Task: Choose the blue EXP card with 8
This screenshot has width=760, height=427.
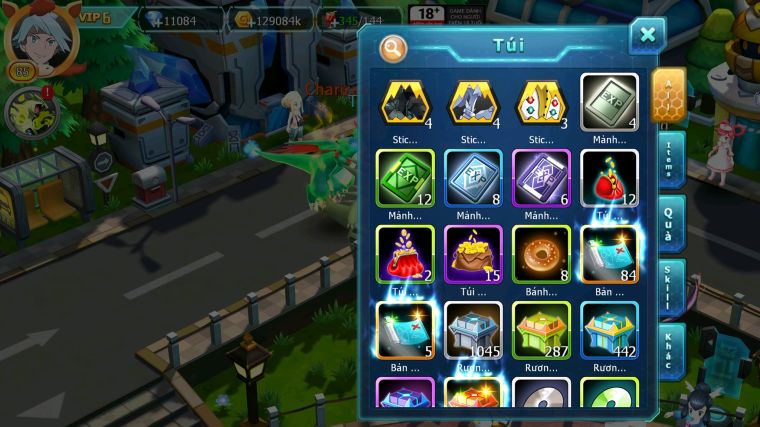Action: 473,179
